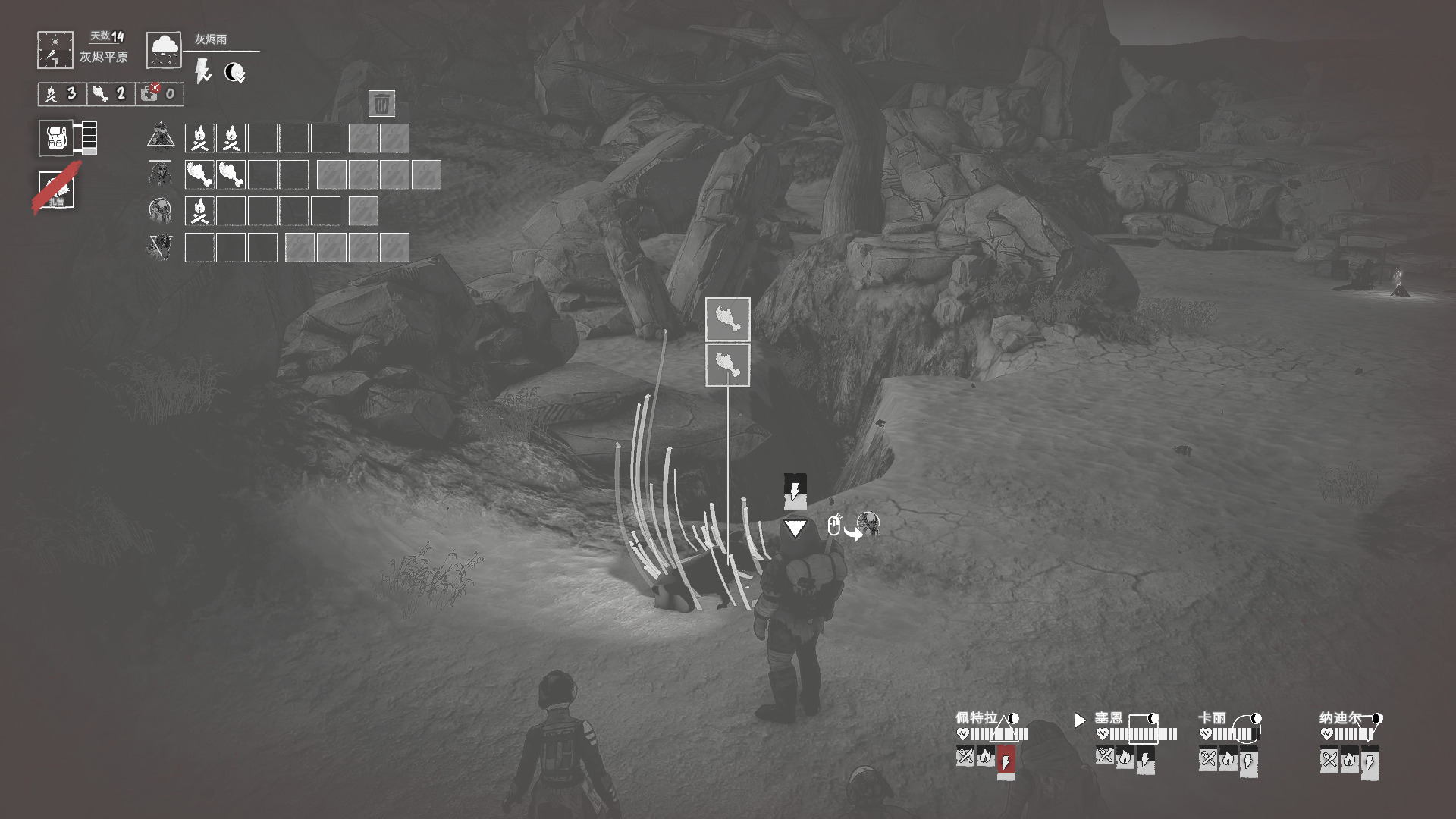This screenshot has width=1456, height=819.
Task: Click the crossed-out 扎营 camp button
Action: (x=57, y=189)
